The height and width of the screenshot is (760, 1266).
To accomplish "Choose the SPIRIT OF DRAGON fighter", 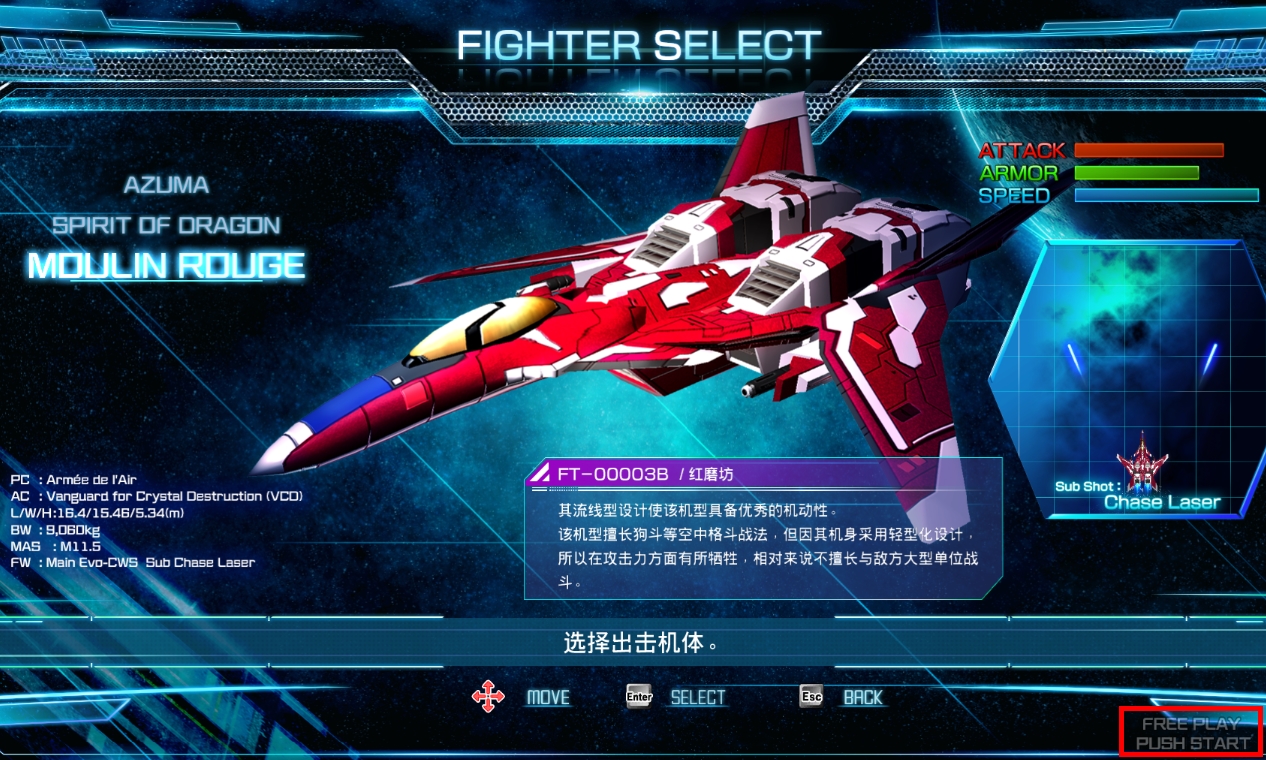I will [x=166, y=225].
